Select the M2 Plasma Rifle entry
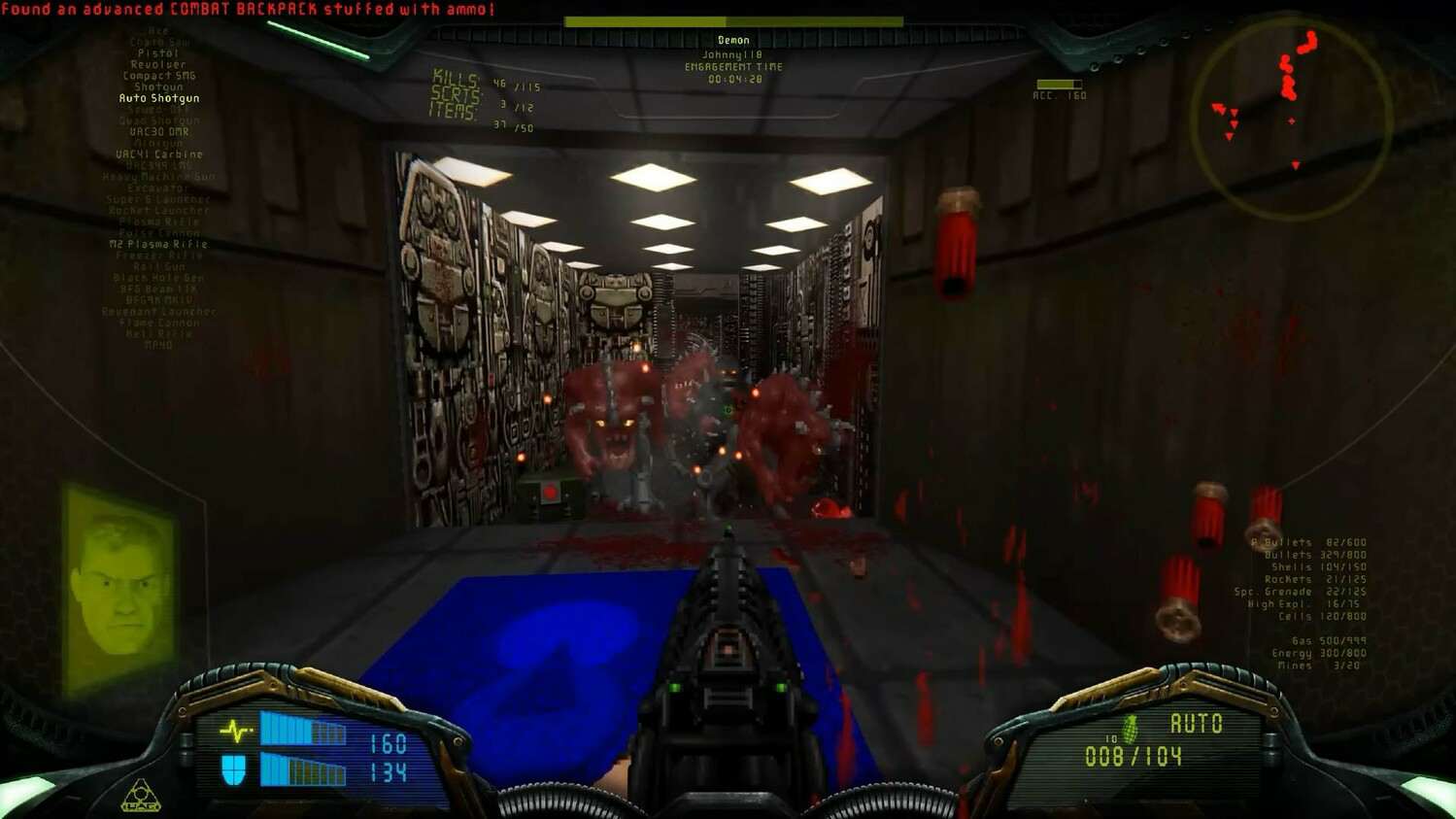The height and width of the screenshot is (819, 1456). 158,245
